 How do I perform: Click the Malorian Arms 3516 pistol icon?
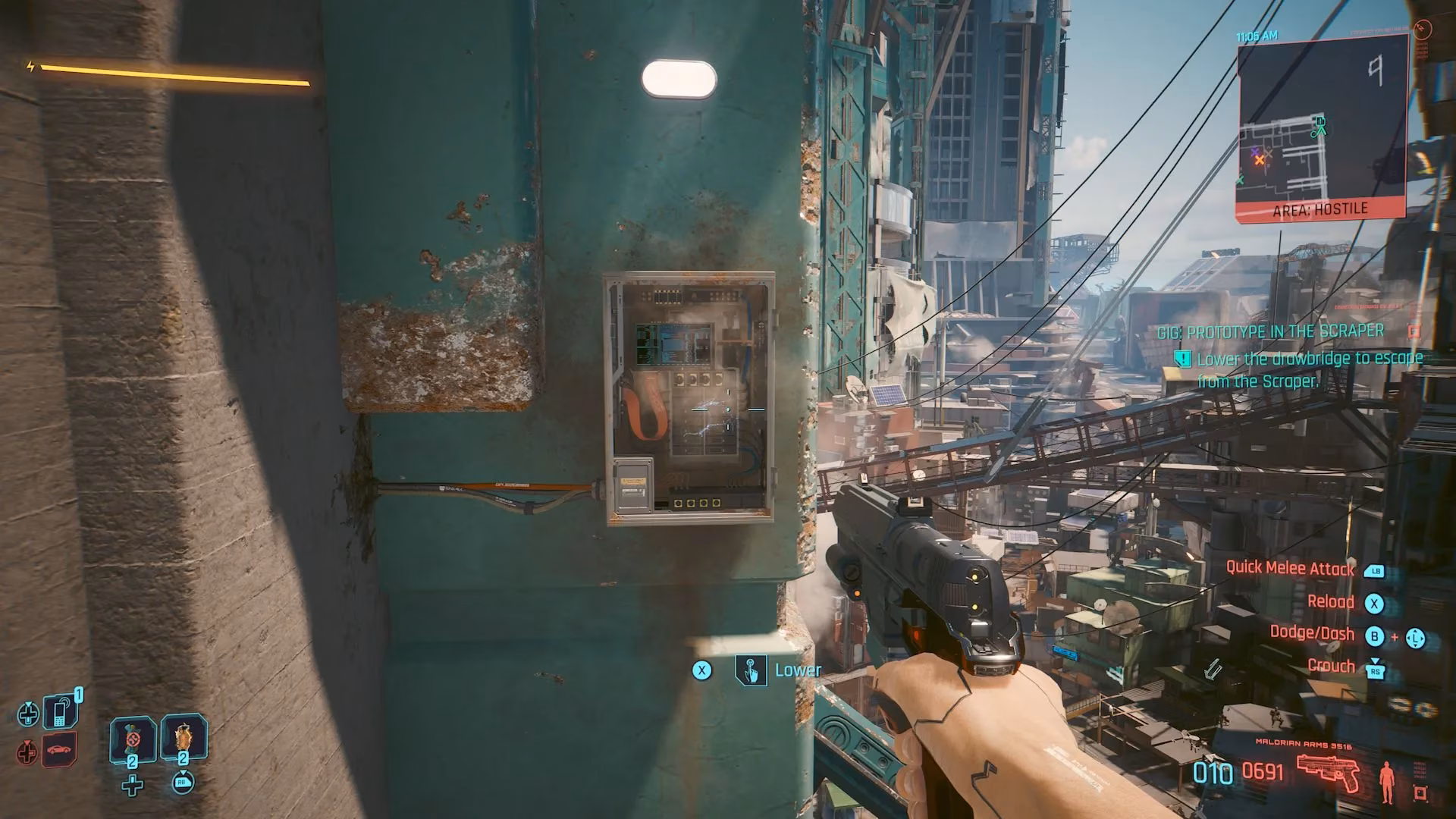[1328, 774]
